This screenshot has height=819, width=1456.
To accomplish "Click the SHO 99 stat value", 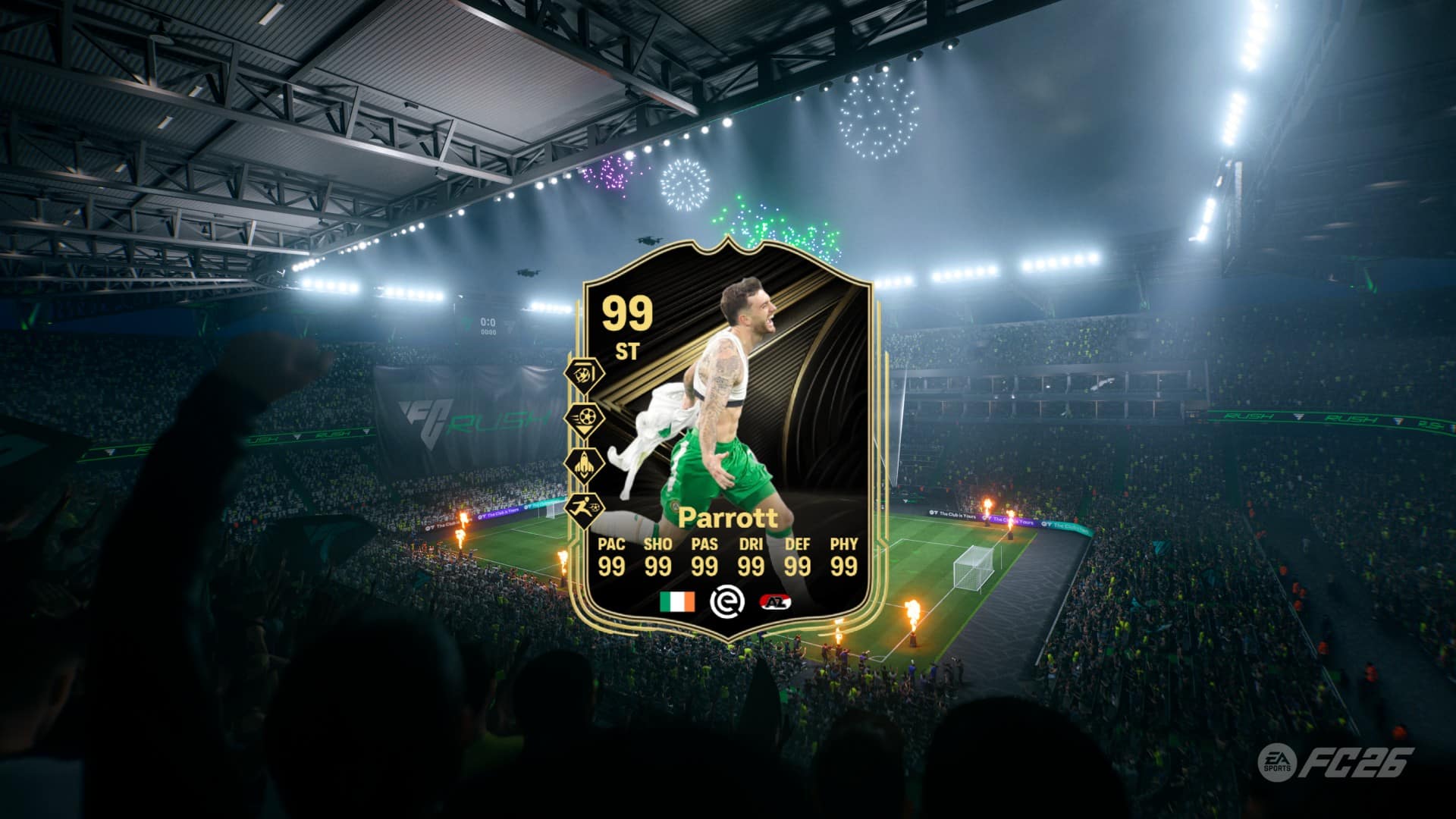I will (x=657, y=565).
